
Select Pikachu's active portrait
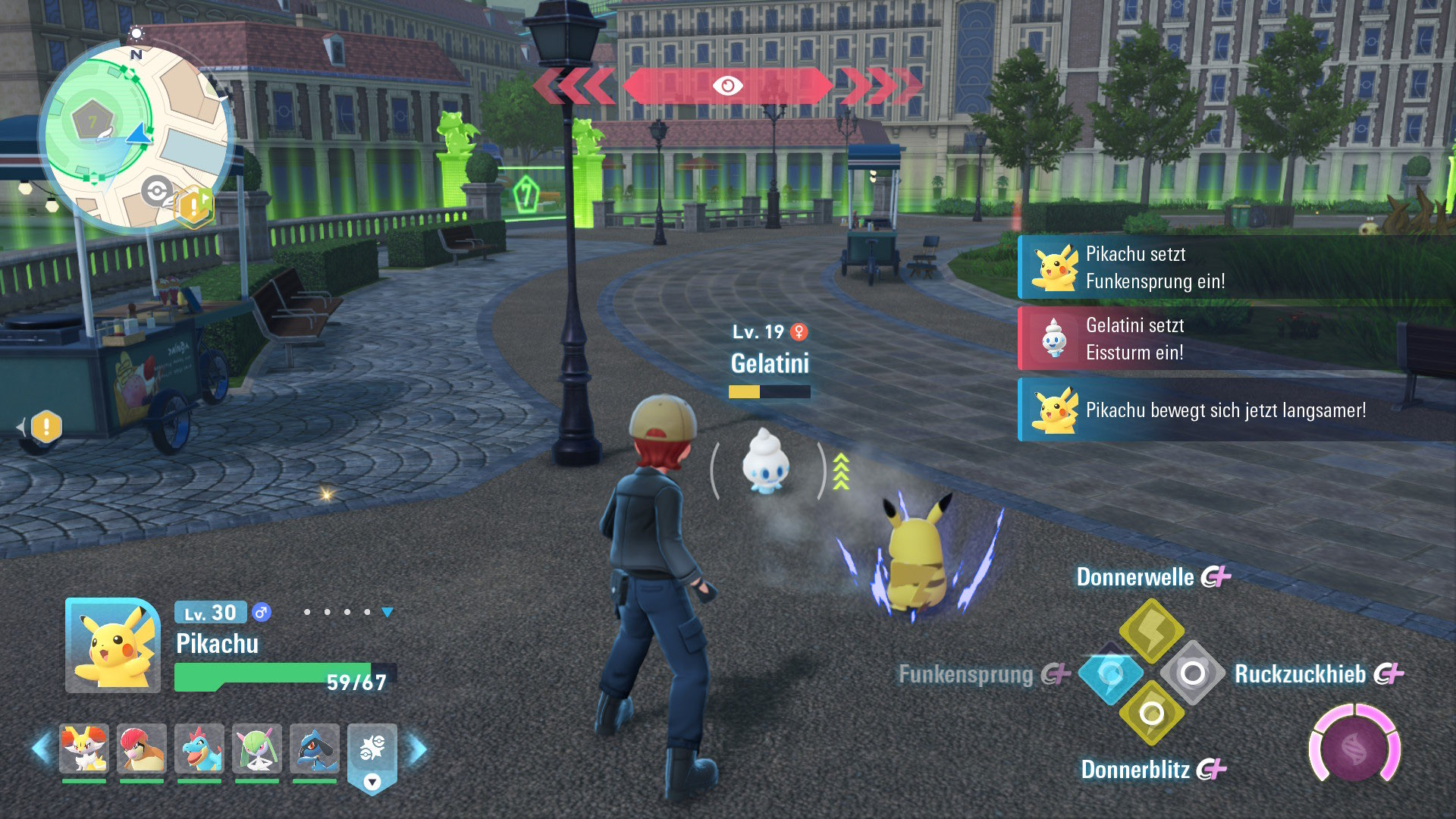[113, 645]
